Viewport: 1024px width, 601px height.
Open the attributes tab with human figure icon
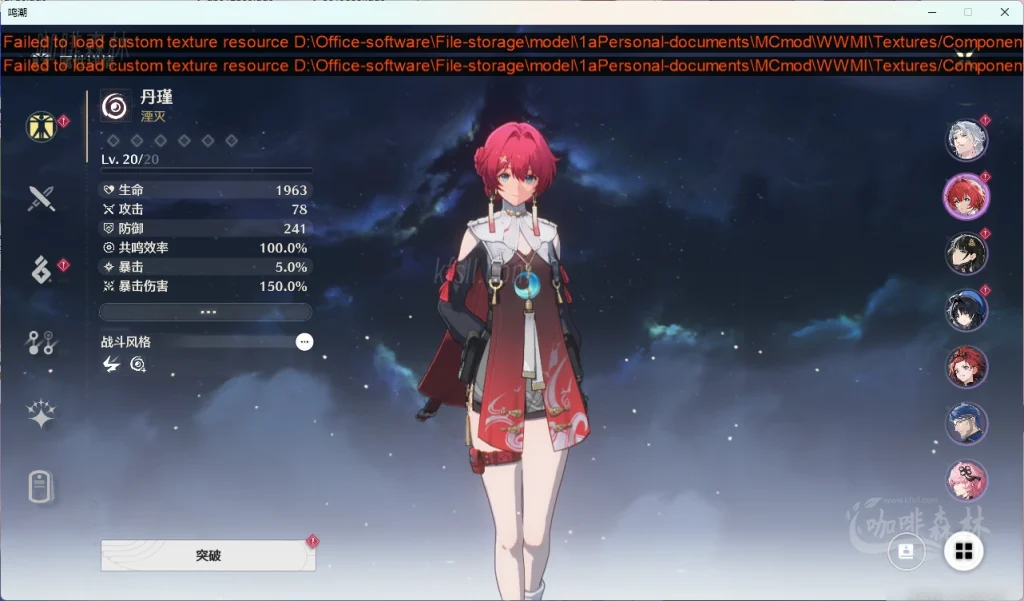pyautogui.click(x=41, y=127)
